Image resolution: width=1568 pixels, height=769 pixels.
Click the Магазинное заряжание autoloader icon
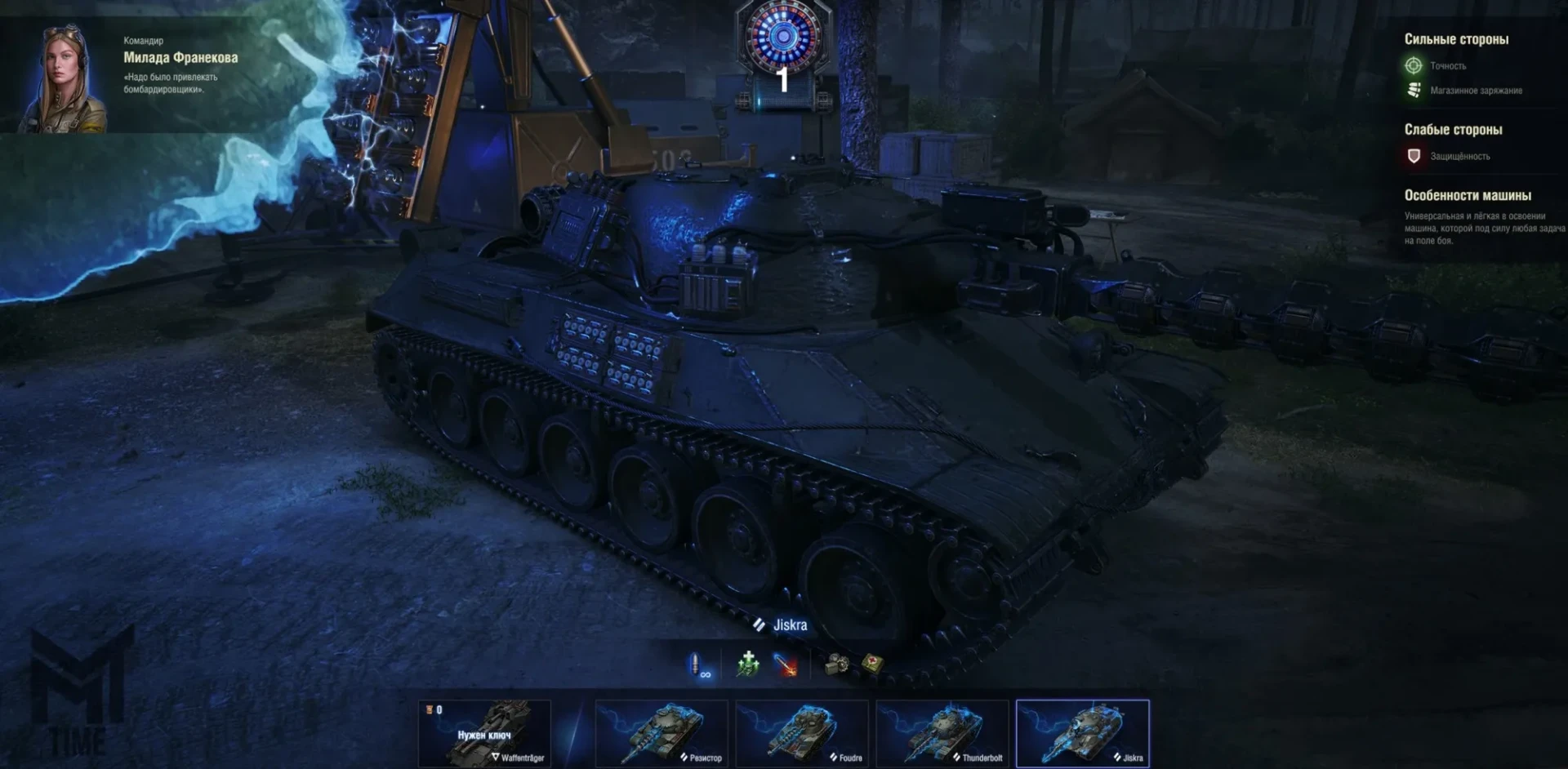(x=1414, y=91)
